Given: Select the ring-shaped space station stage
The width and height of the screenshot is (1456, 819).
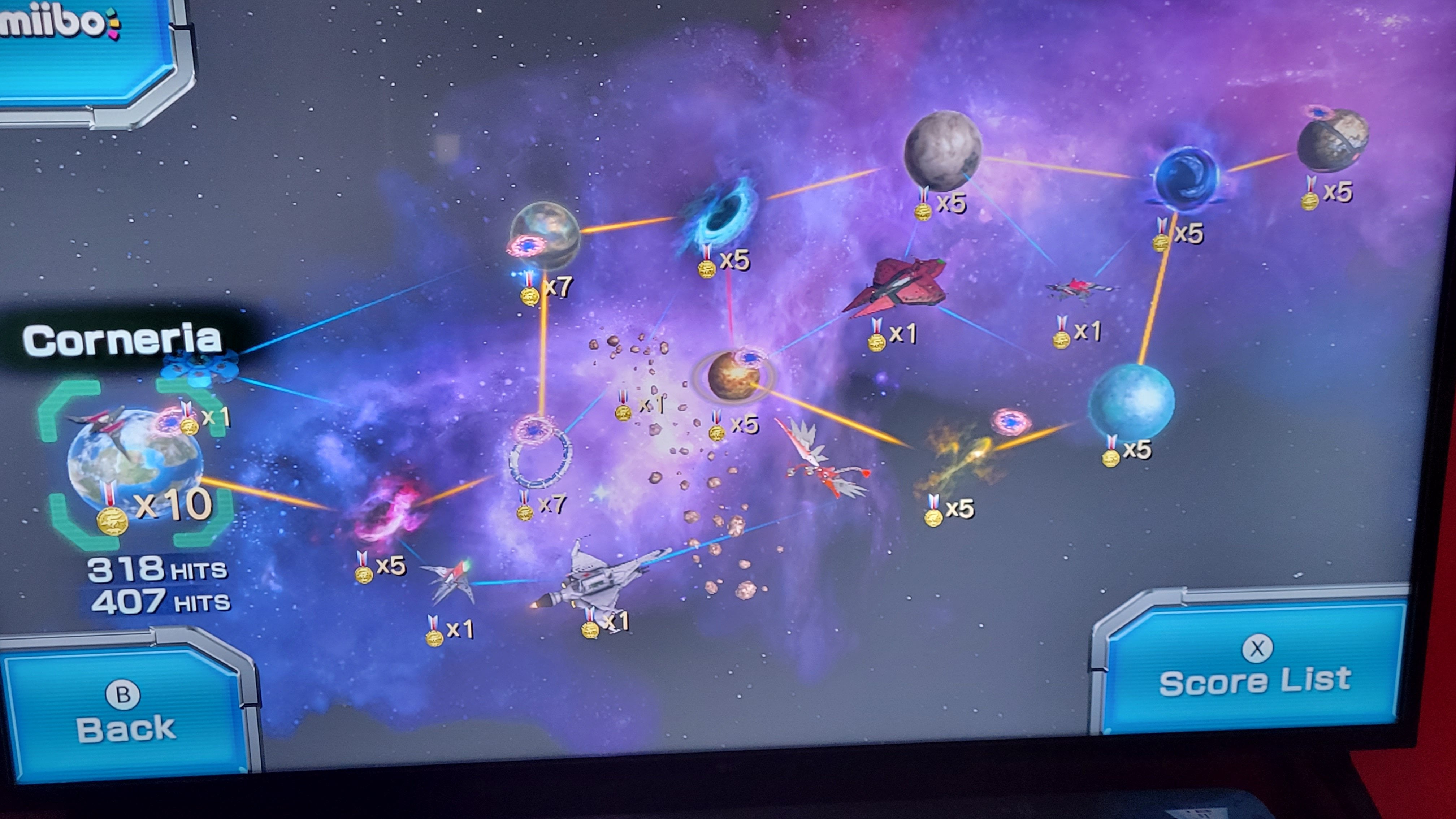Looking at the screenshot, I should click(540, 455).
